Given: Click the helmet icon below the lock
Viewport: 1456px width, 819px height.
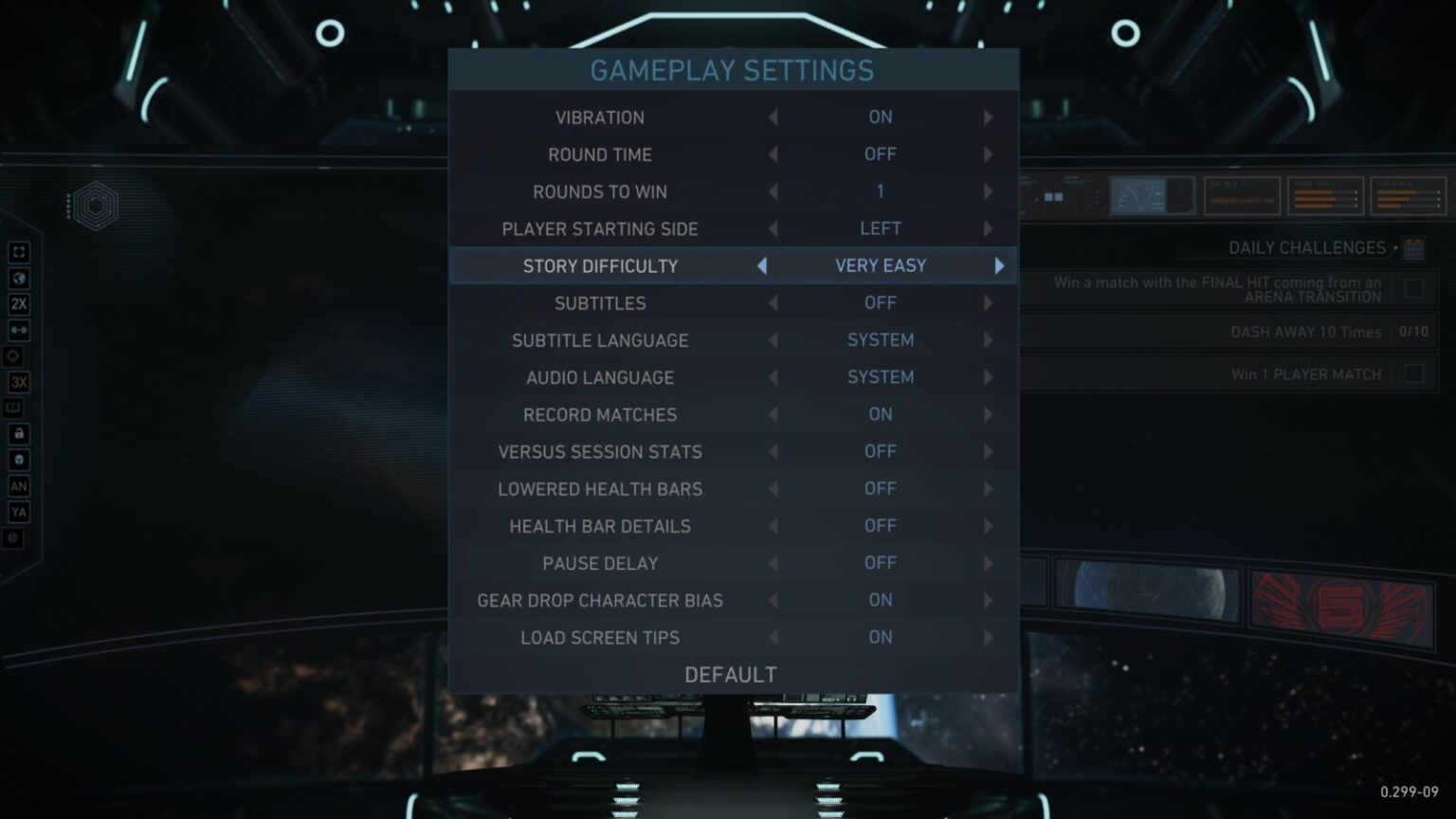Looking at the screenshot, I should click(x=18, y=460).
